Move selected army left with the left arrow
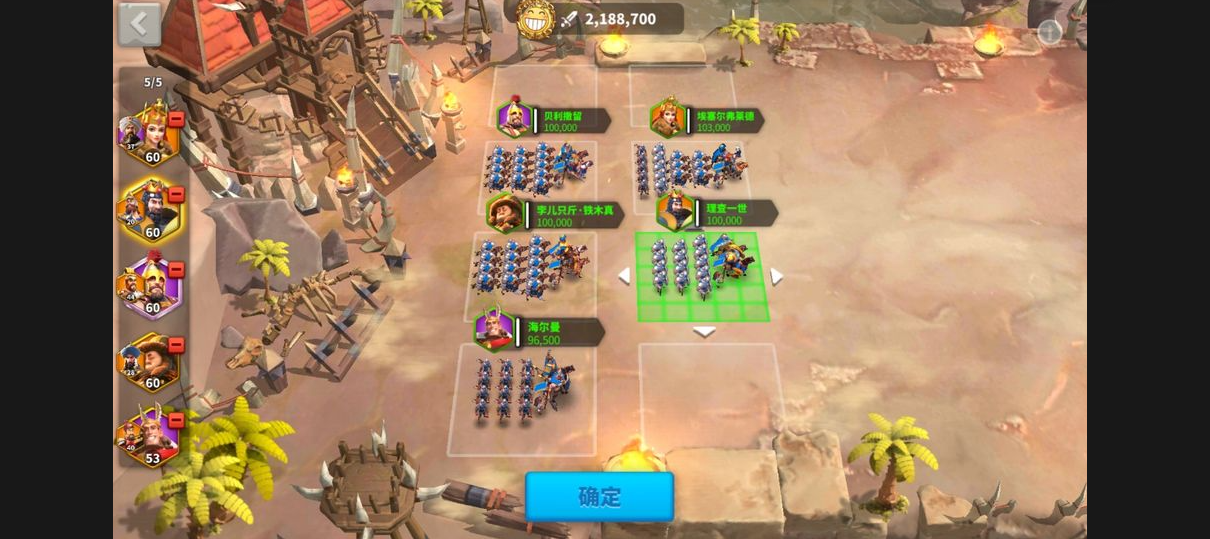 coord(623,276)
